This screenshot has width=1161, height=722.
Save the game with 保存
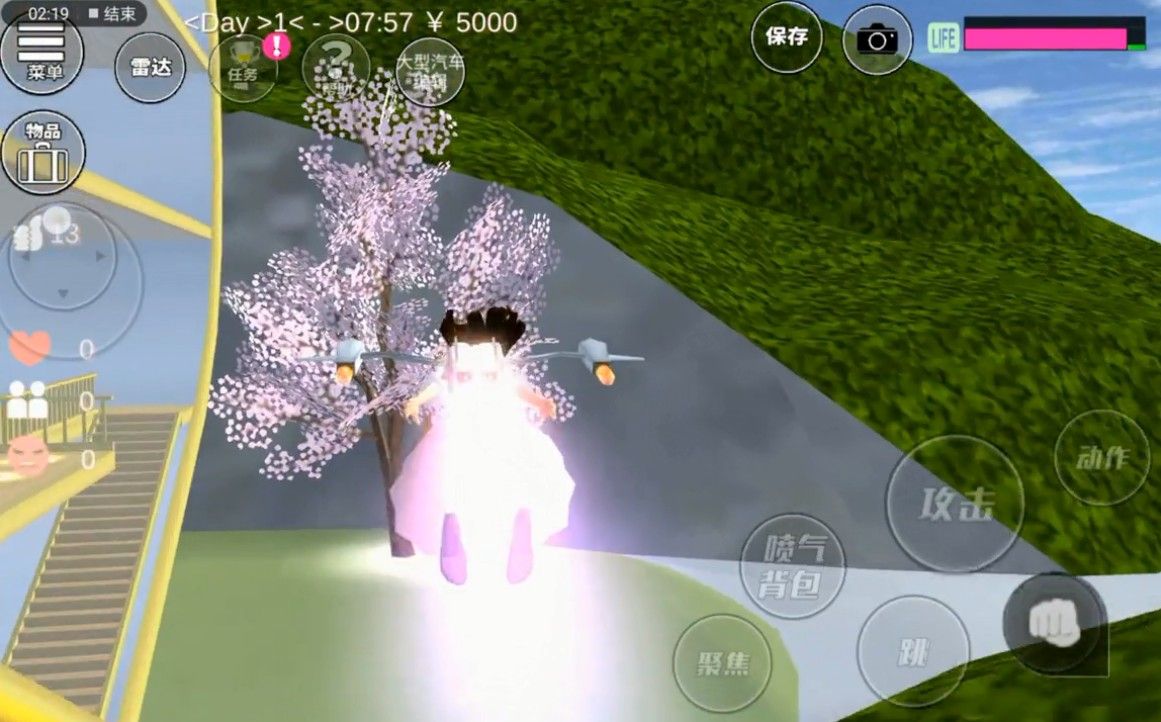(786, 37)
